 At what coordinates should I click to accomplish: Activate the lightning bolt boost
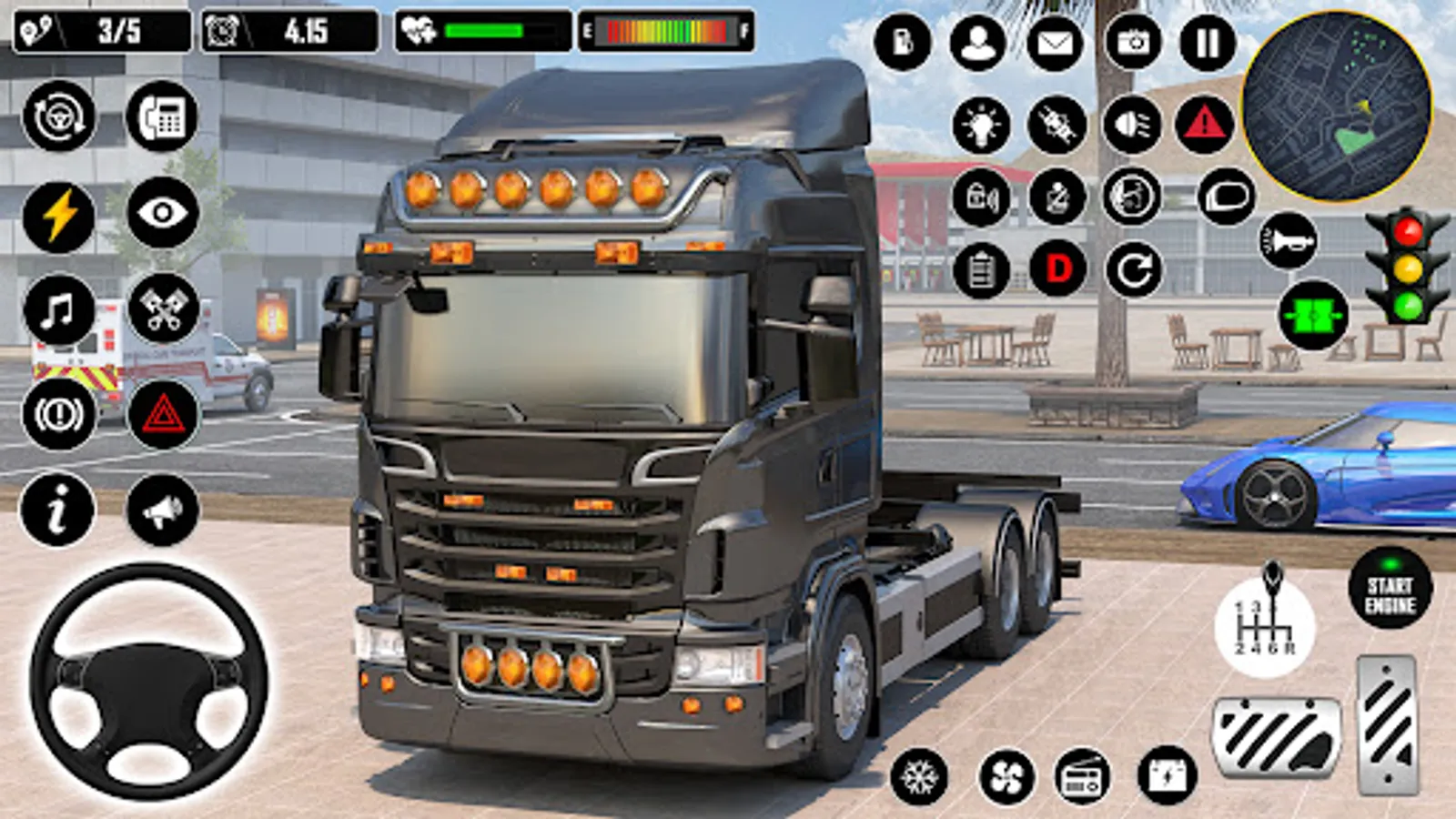(x=58, y=217)
